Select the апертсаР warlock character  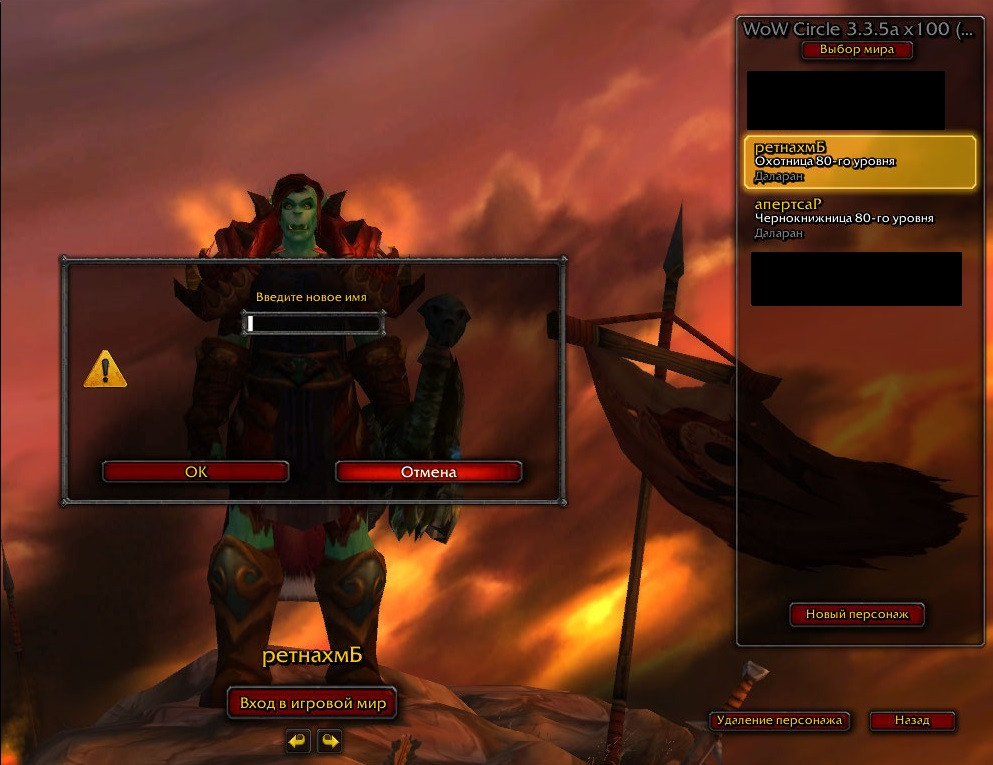pyautogui.click(x=859, y=218)
